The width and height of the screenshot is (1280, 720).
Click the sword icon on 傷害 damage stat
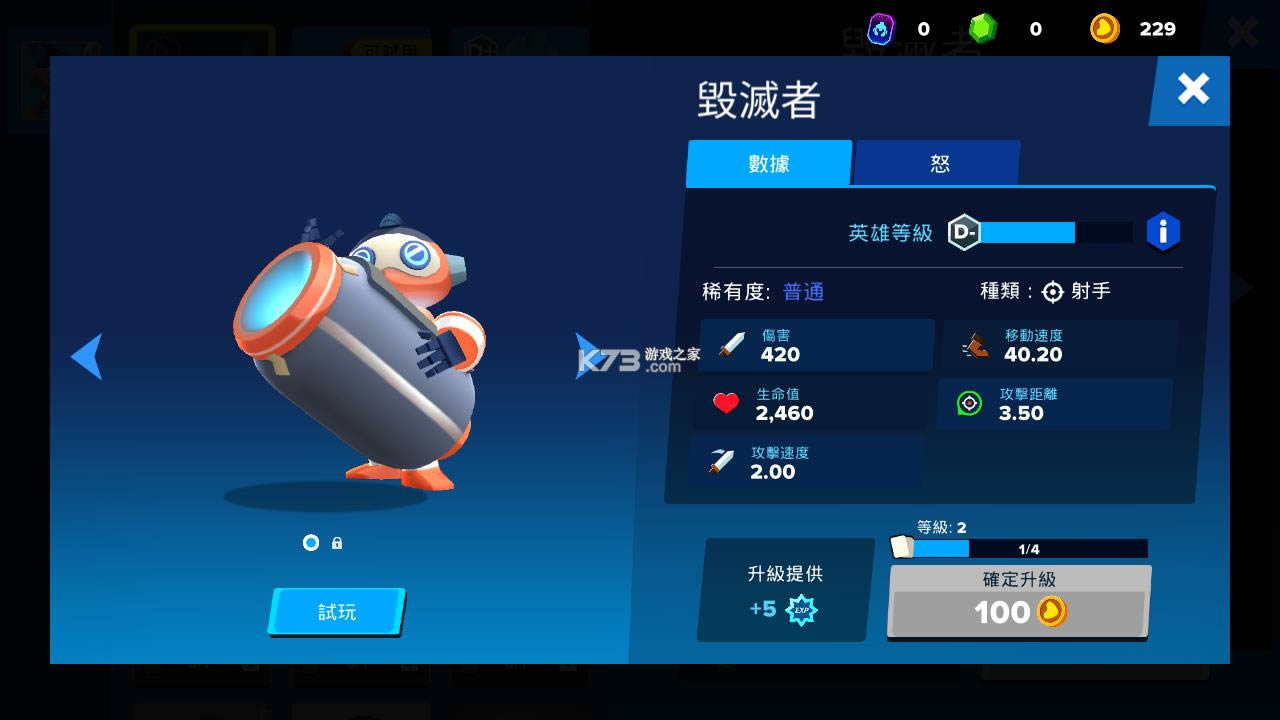(731, 345)
